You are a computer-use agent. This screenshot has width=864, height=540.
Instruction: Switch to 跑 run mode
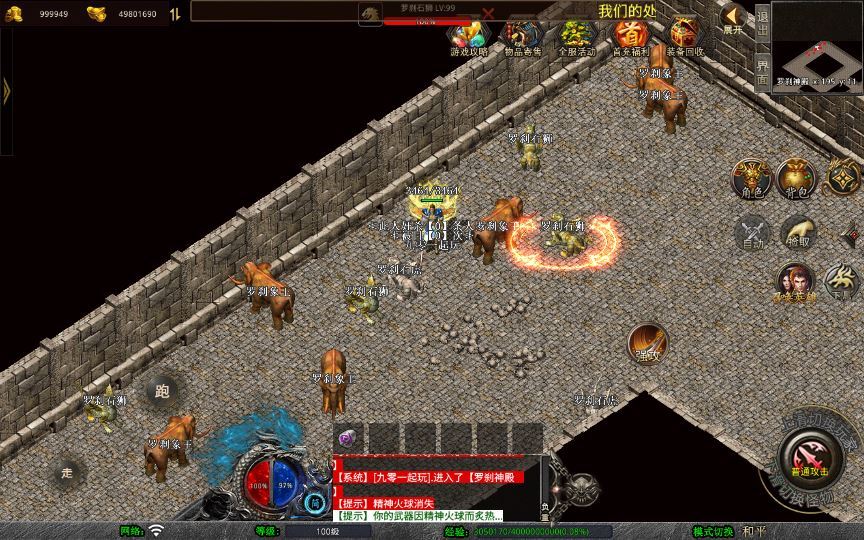pyautogui.click(x=163, y=391)
